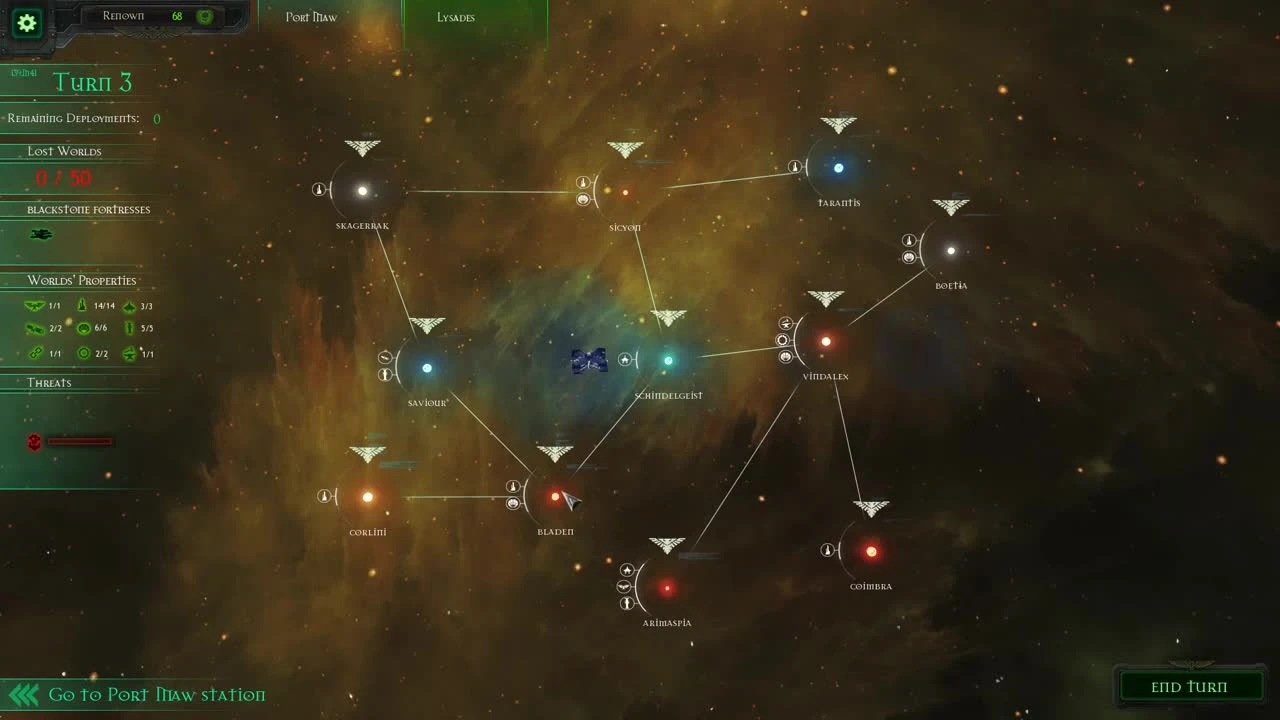Click the forge world icon showing 6/6

pos(83,327)
